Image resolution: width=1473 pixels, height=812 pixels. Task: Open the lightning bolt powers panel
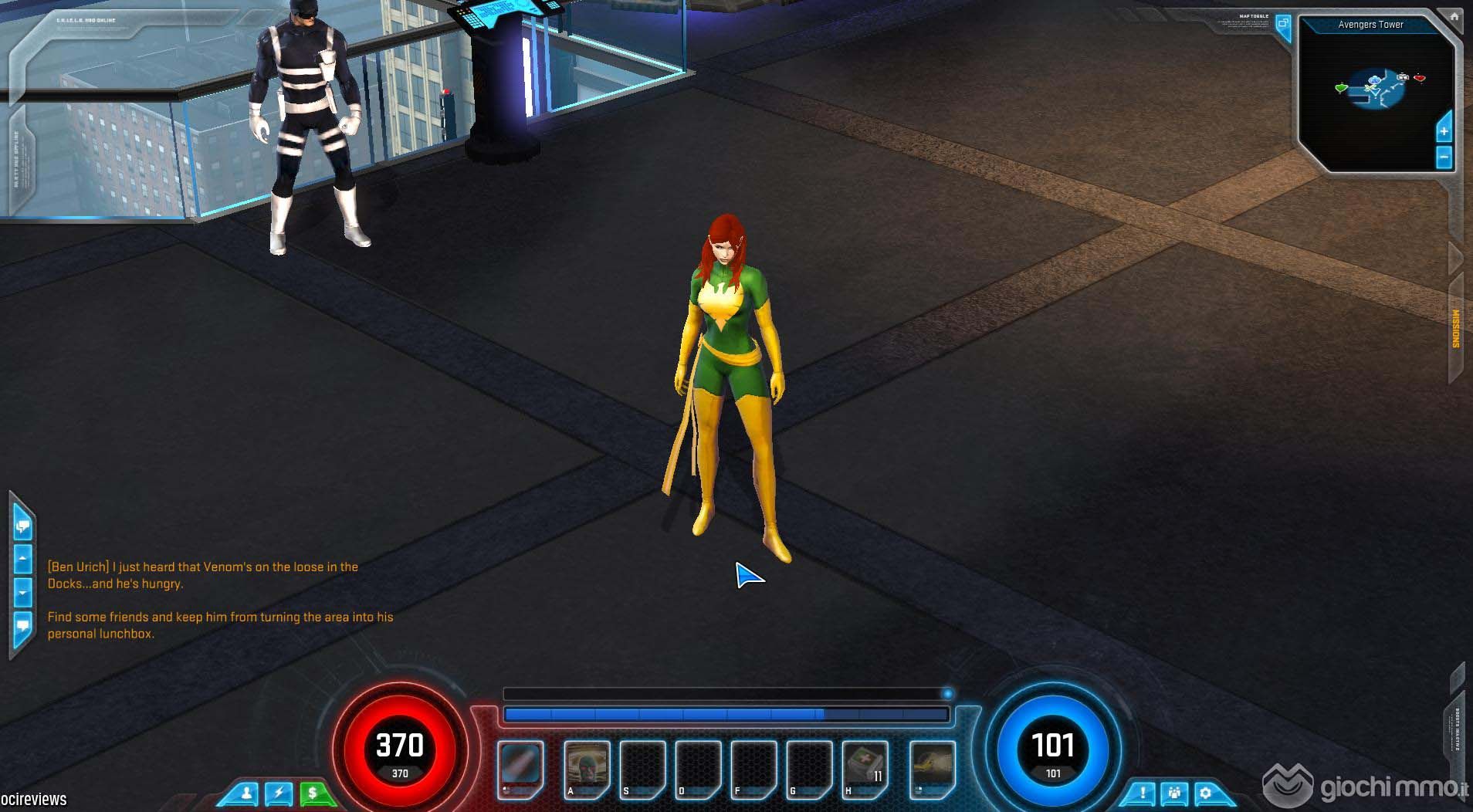[x=279, y=793]
